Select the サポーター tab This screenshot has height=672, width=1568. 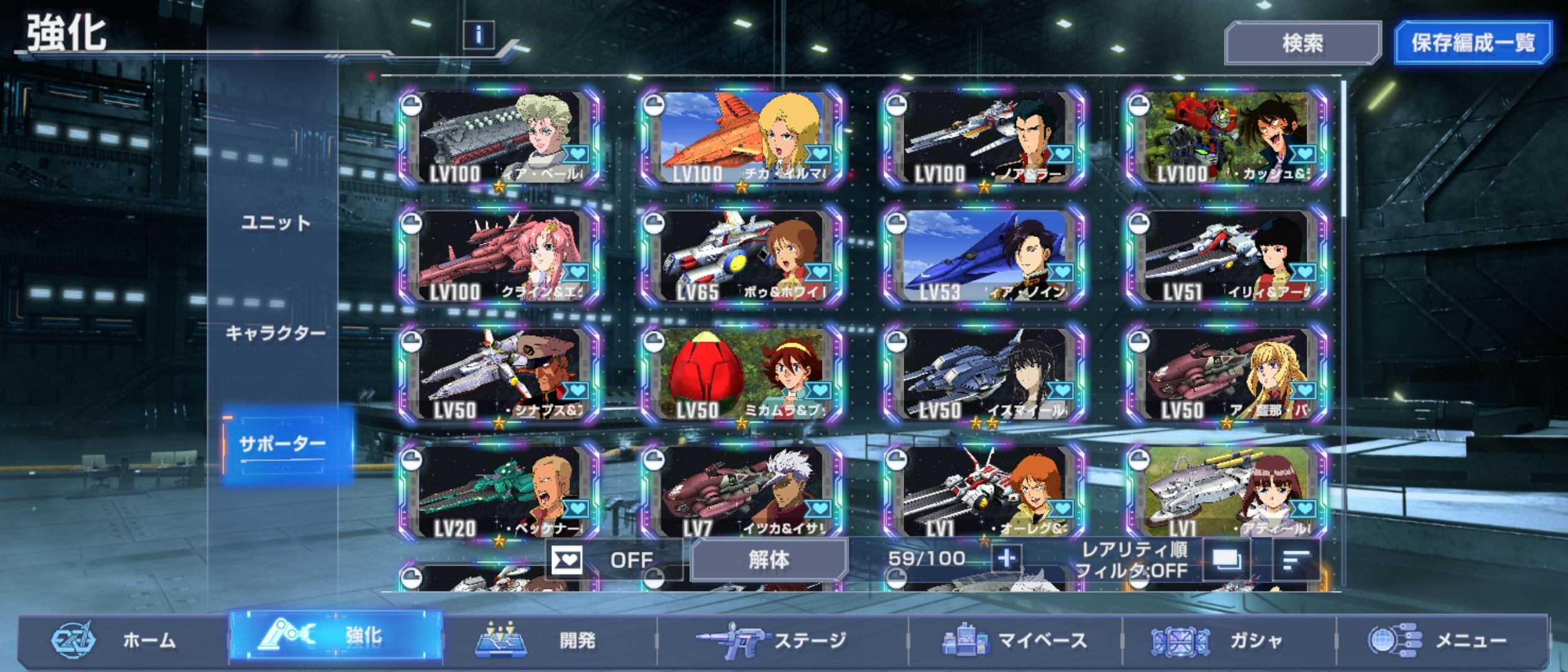pos(282,444)
